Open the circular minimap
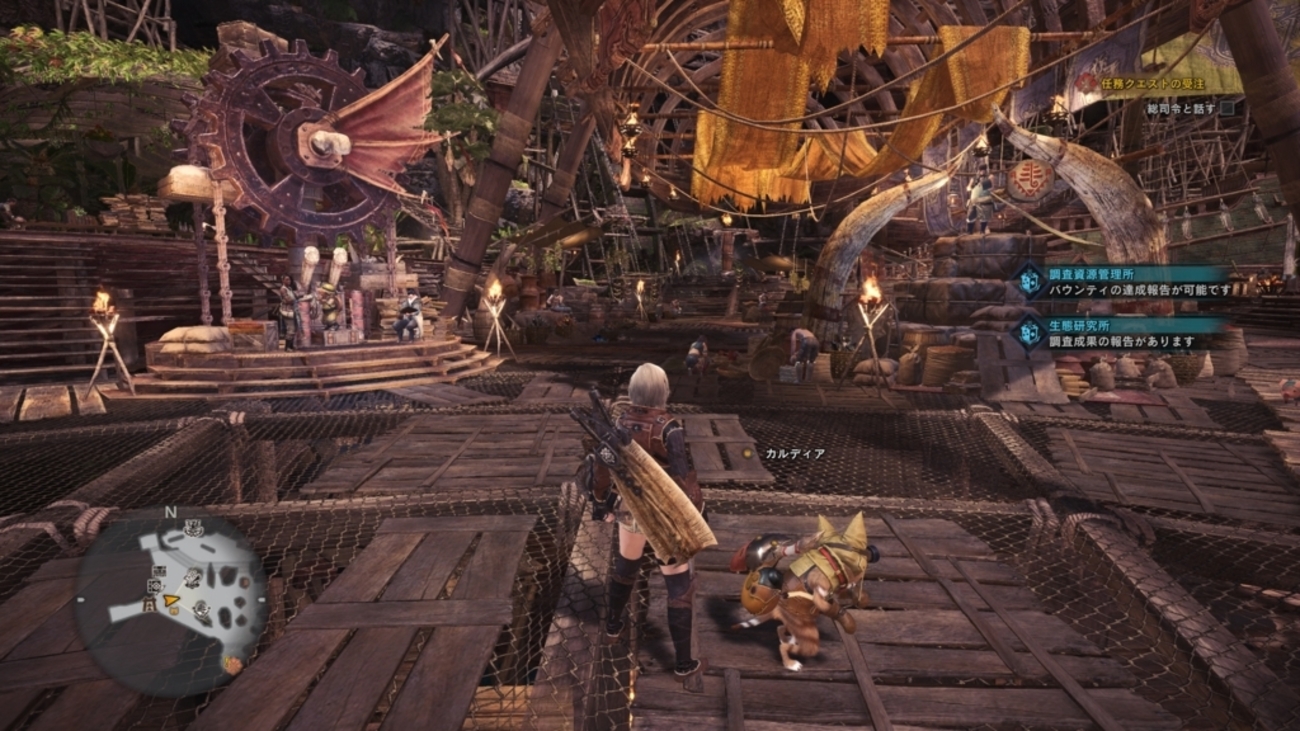1300x731 pixels. (171, 602)
